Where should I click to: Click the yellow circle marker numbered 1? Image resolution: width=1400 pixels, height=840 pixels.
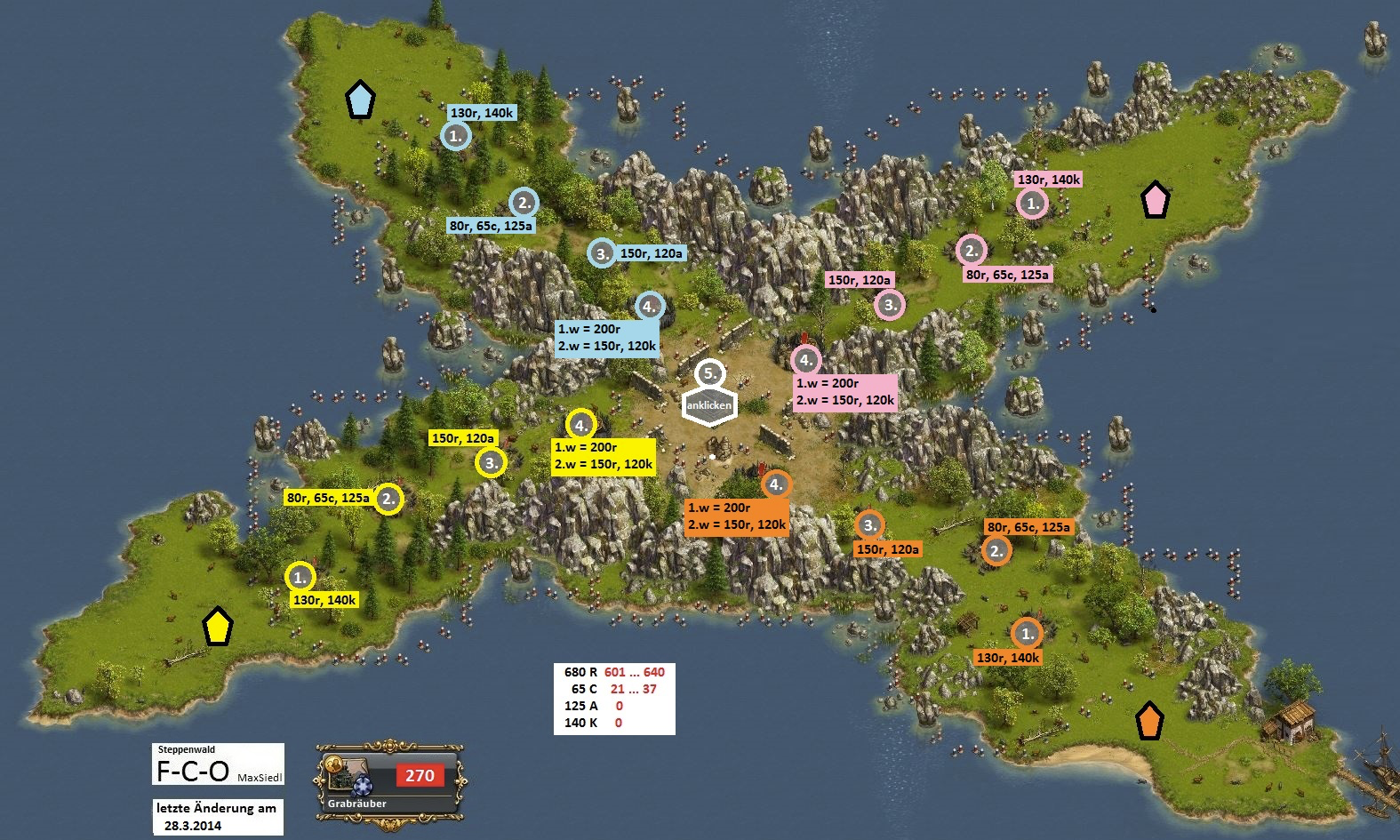click(300, 577)
